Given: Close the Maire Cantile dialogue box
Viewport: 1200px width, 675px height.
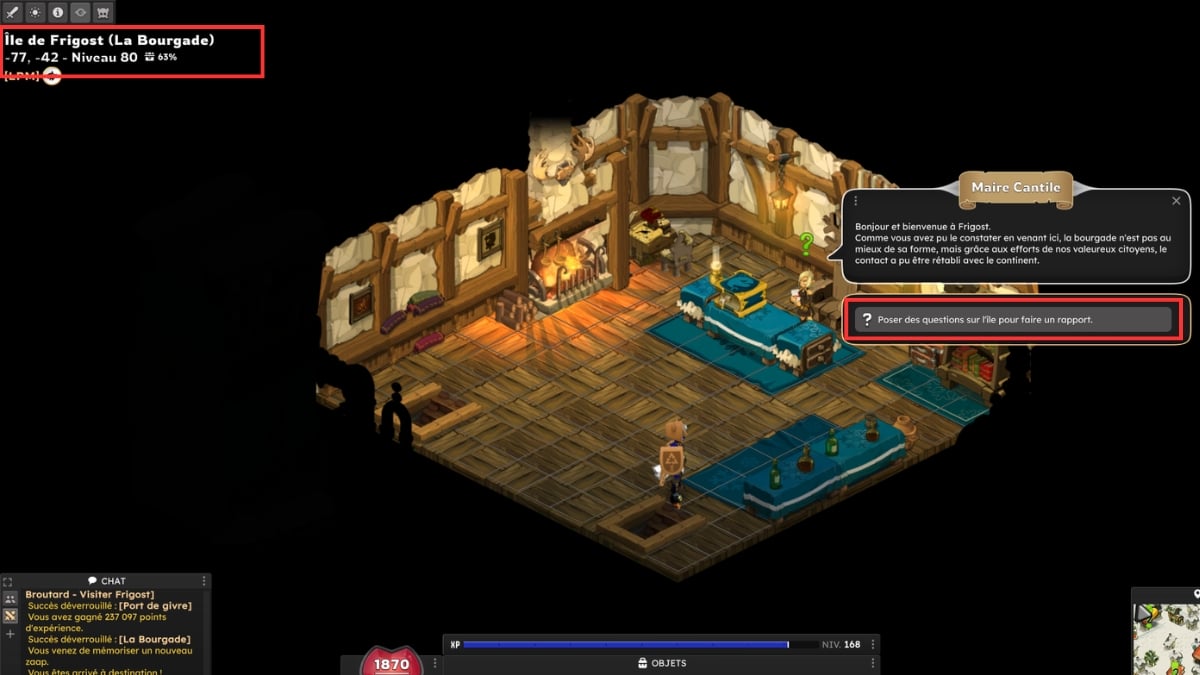Looking at the screenshot, I should coord(1176,201).
